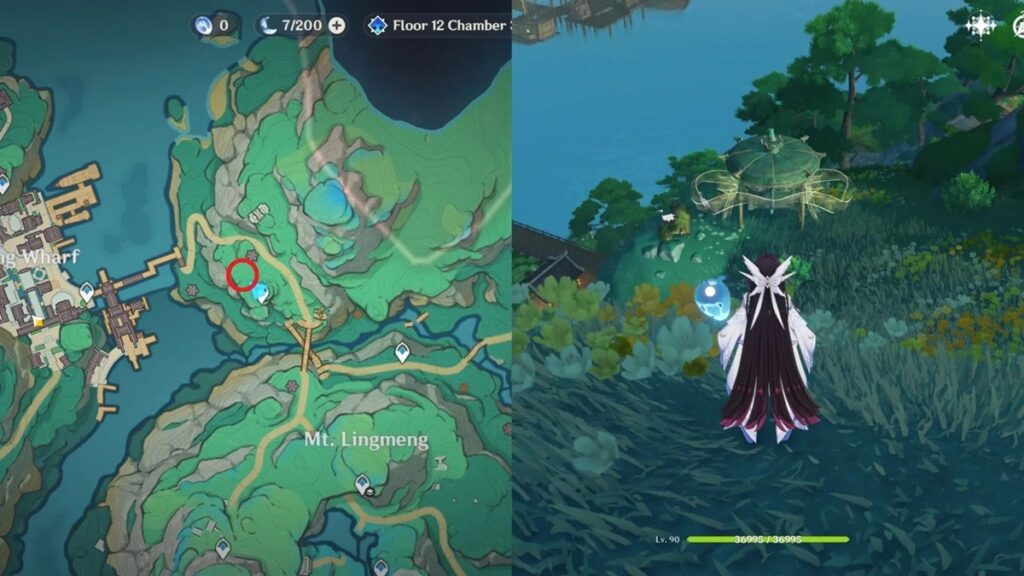Select the teleport waypoint at the wharf docks

[x=87, y=292]
